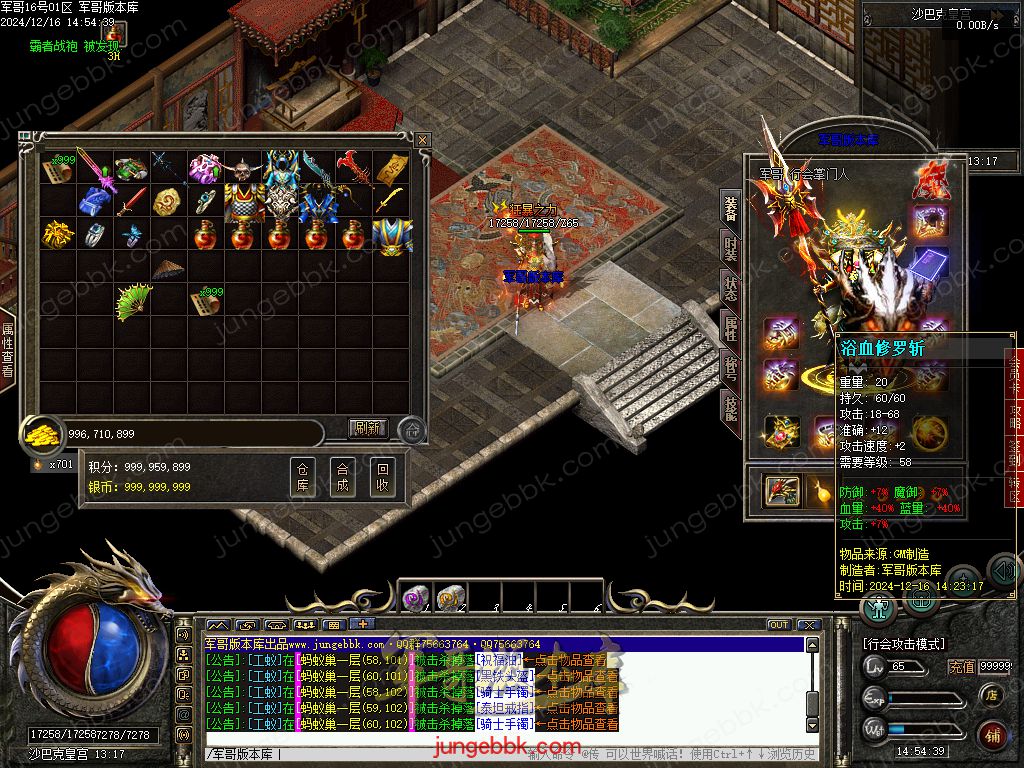The width and height of the screenshot is (1024, 768).
Task: Close the inventory bag window
Action: point(423,140)
